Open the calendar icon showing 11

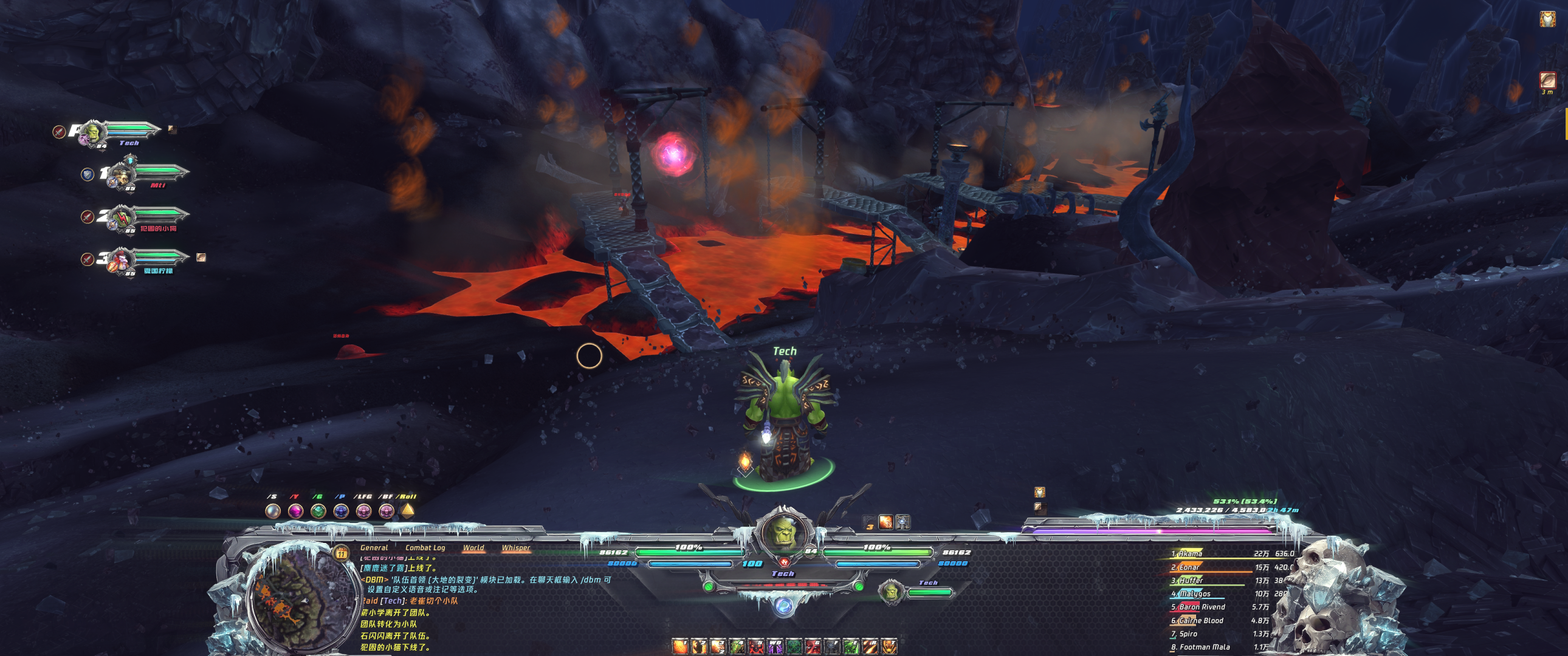(x=341, y=553)
